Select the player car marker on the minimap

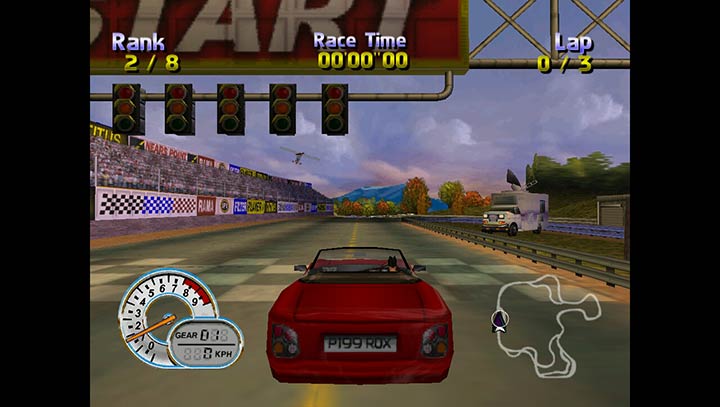[496, 320]
